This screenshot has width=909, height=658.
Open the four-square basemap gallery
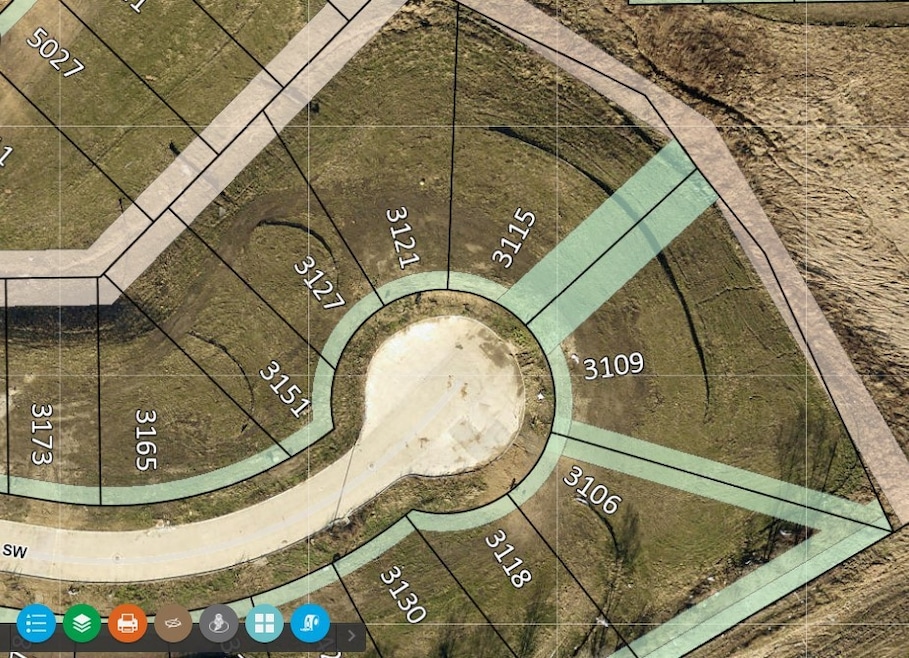coord(264,624)
